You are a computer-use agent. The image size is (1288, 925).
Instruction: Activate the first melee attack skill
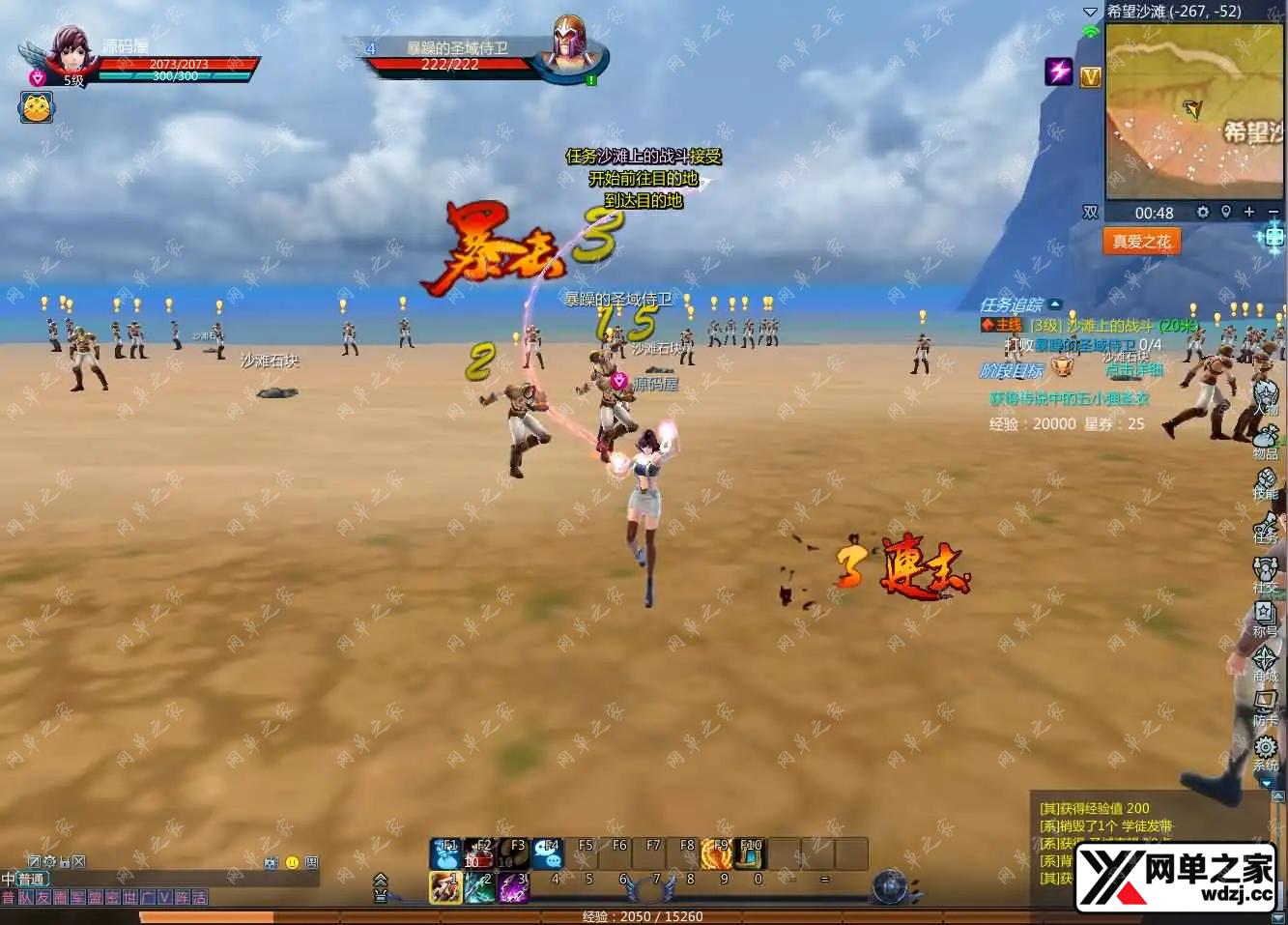(x=445, y=887)
